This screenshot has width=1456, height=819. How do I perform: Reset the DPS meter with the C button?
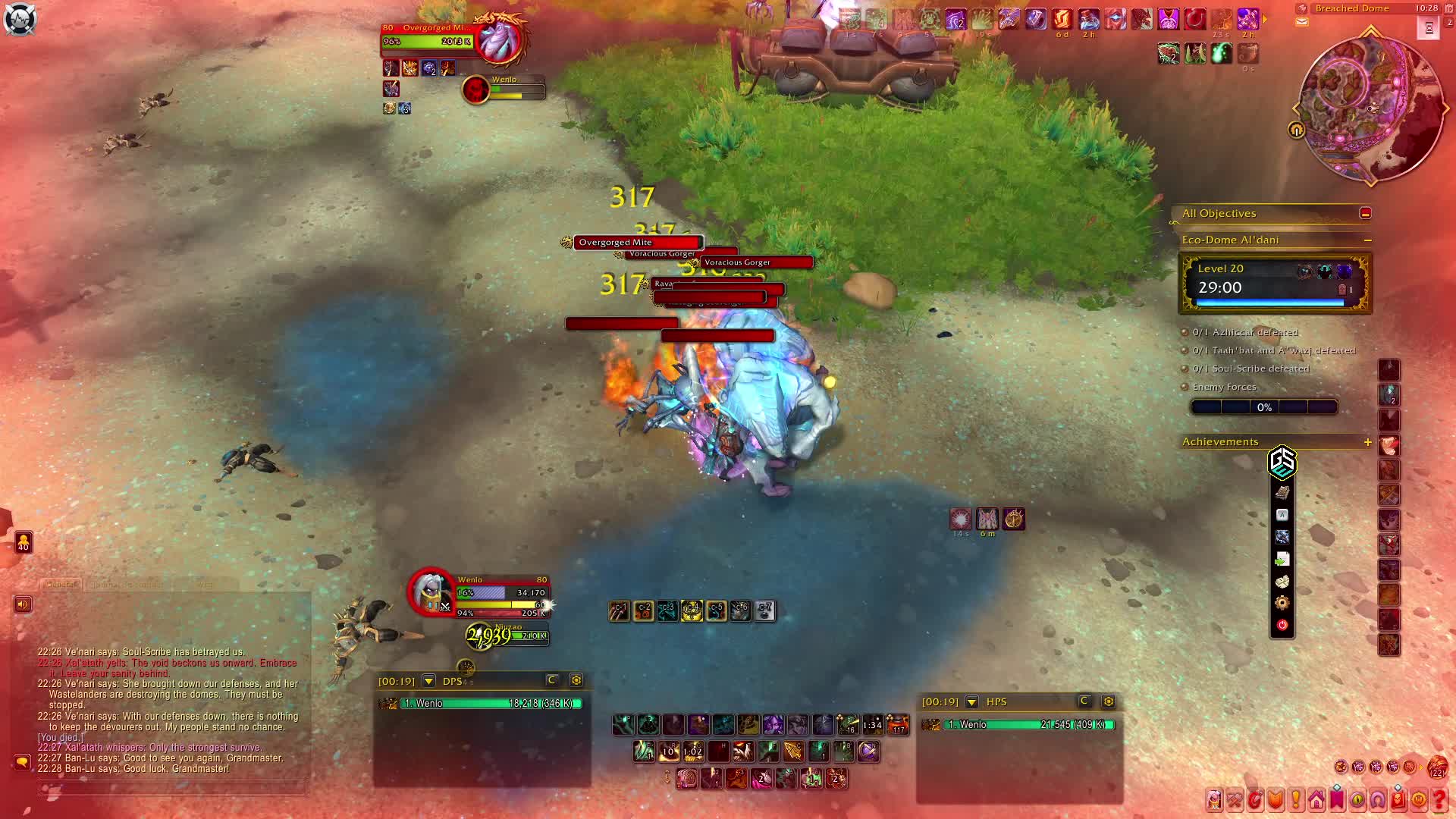(552, 680)
